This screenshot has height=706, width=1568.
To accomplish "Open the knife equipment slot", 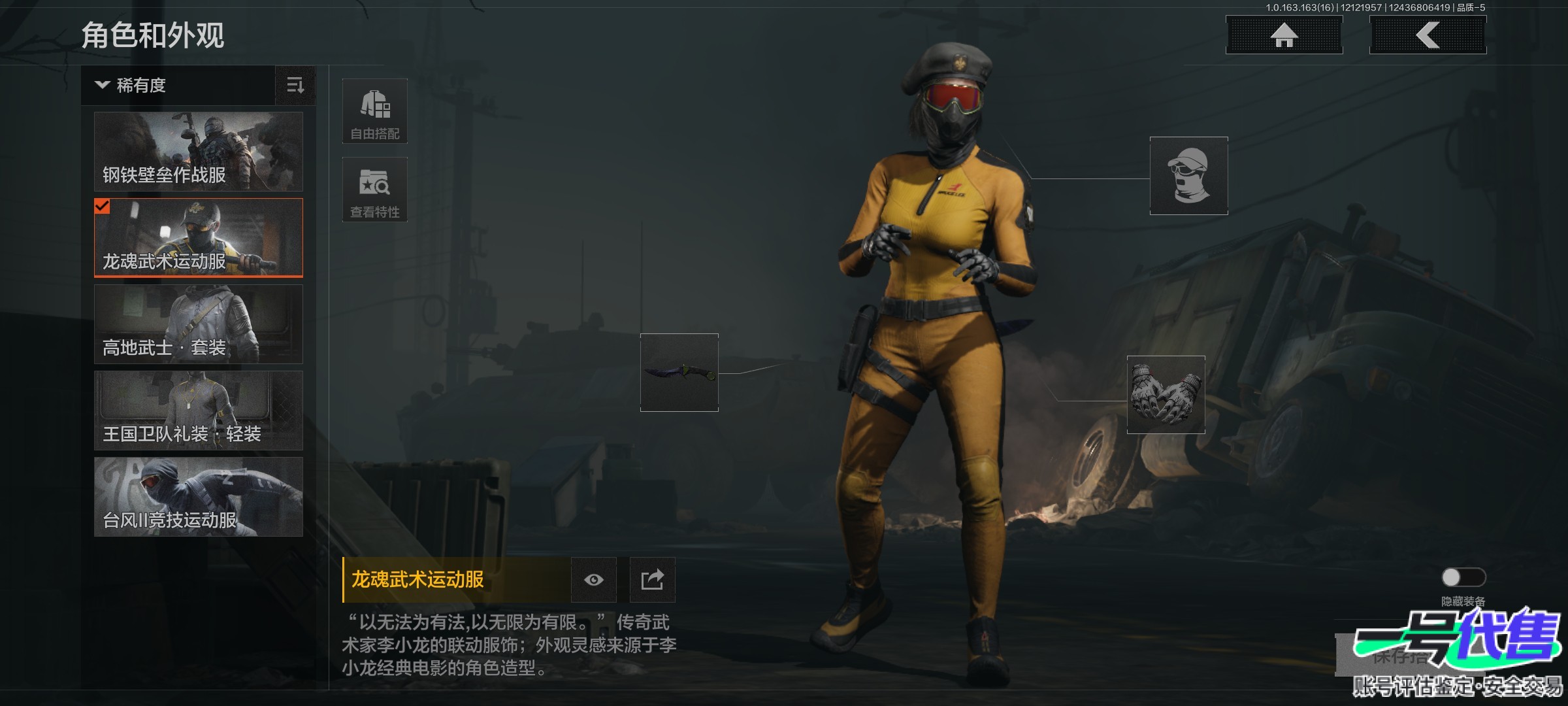I will click(679, 373).
